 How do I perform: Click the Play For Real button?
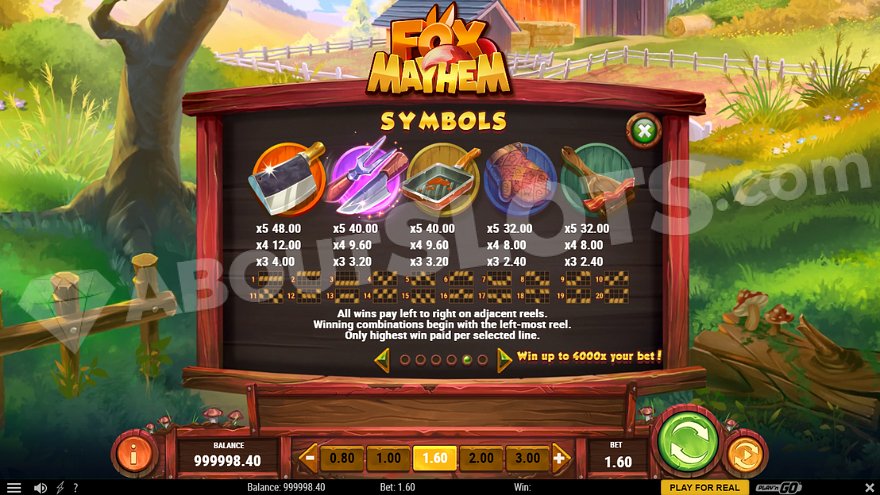705,487
